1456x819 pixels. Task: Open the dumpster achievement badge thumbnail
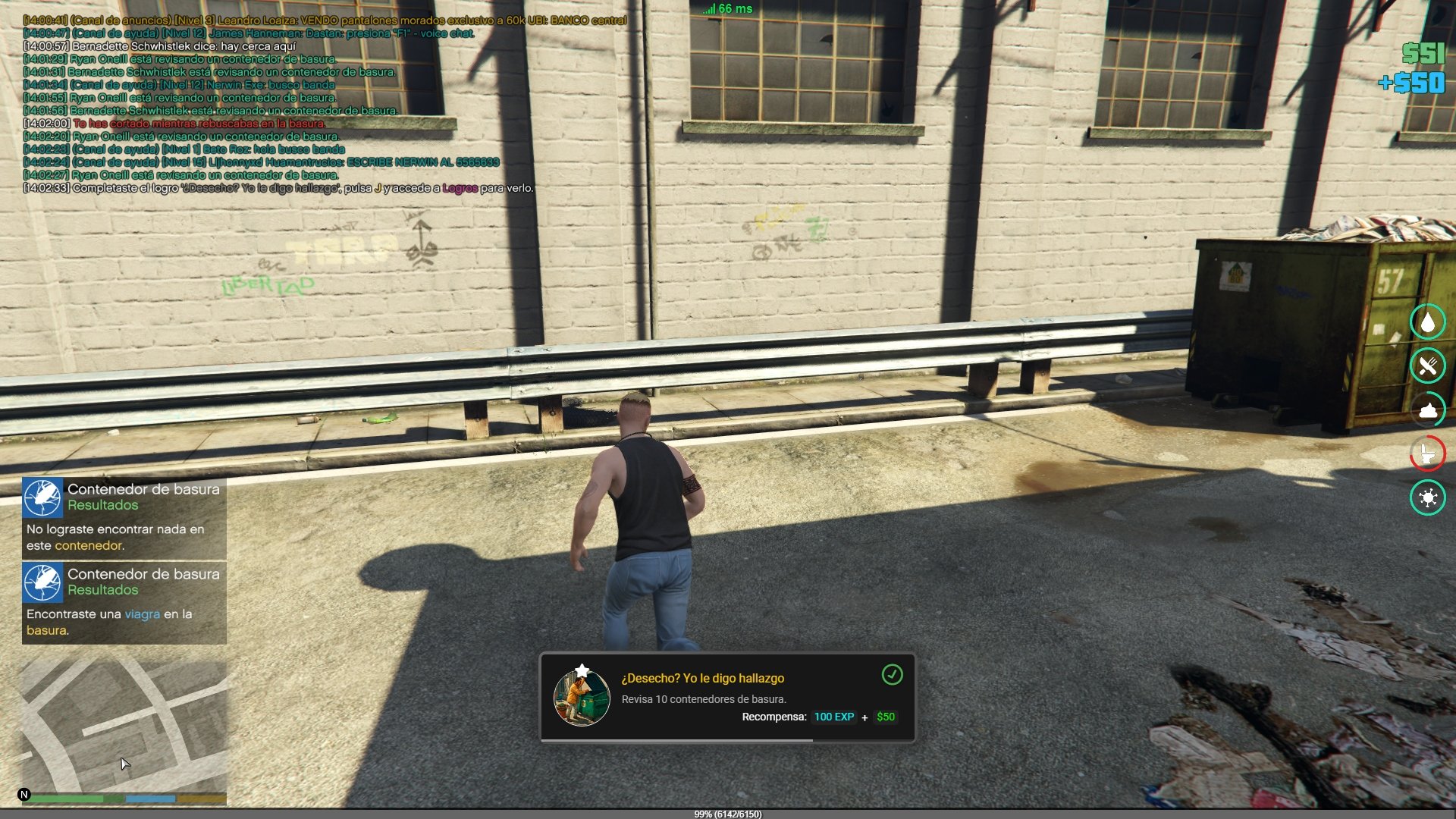click(x=582, y=697)
